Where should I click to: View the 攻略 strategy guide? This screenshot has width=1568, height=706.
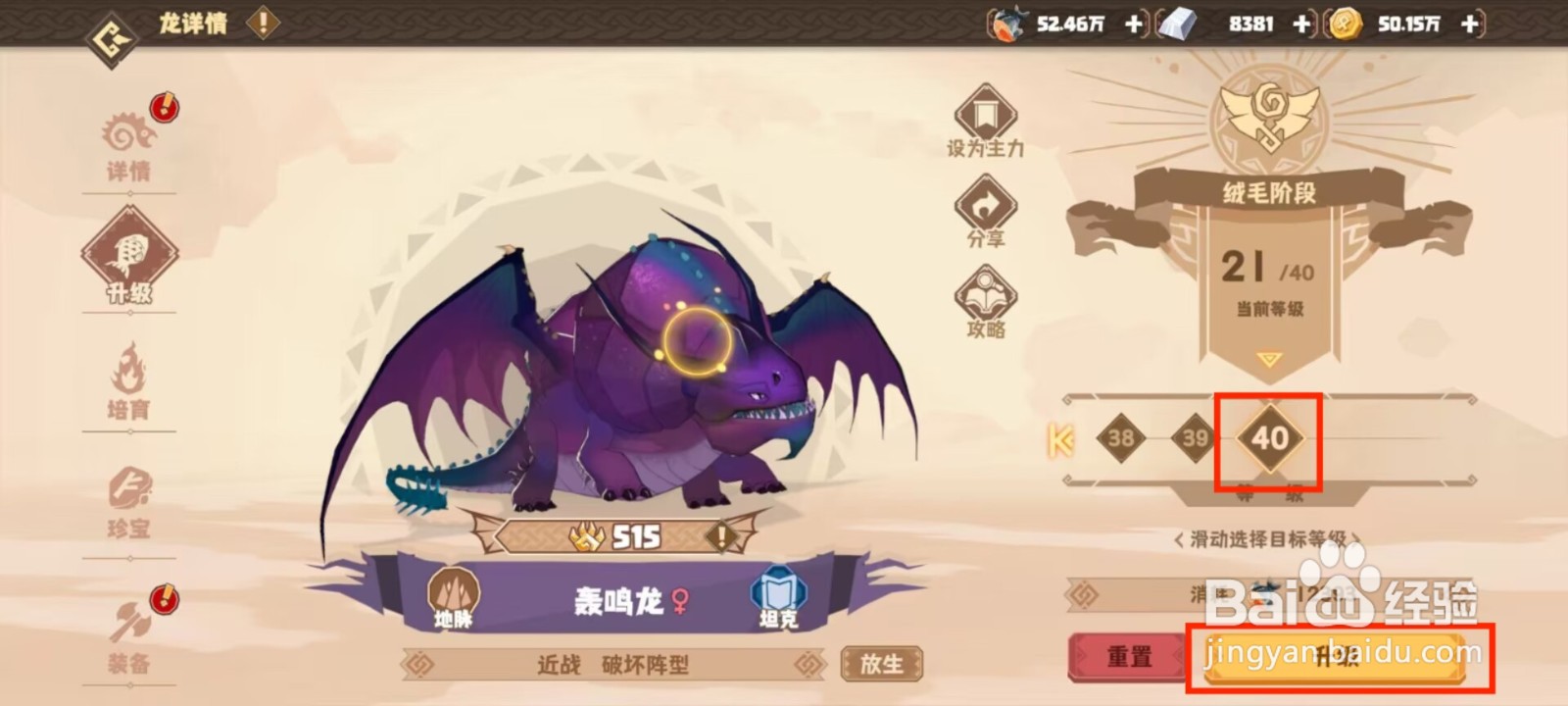click(985, 299)
